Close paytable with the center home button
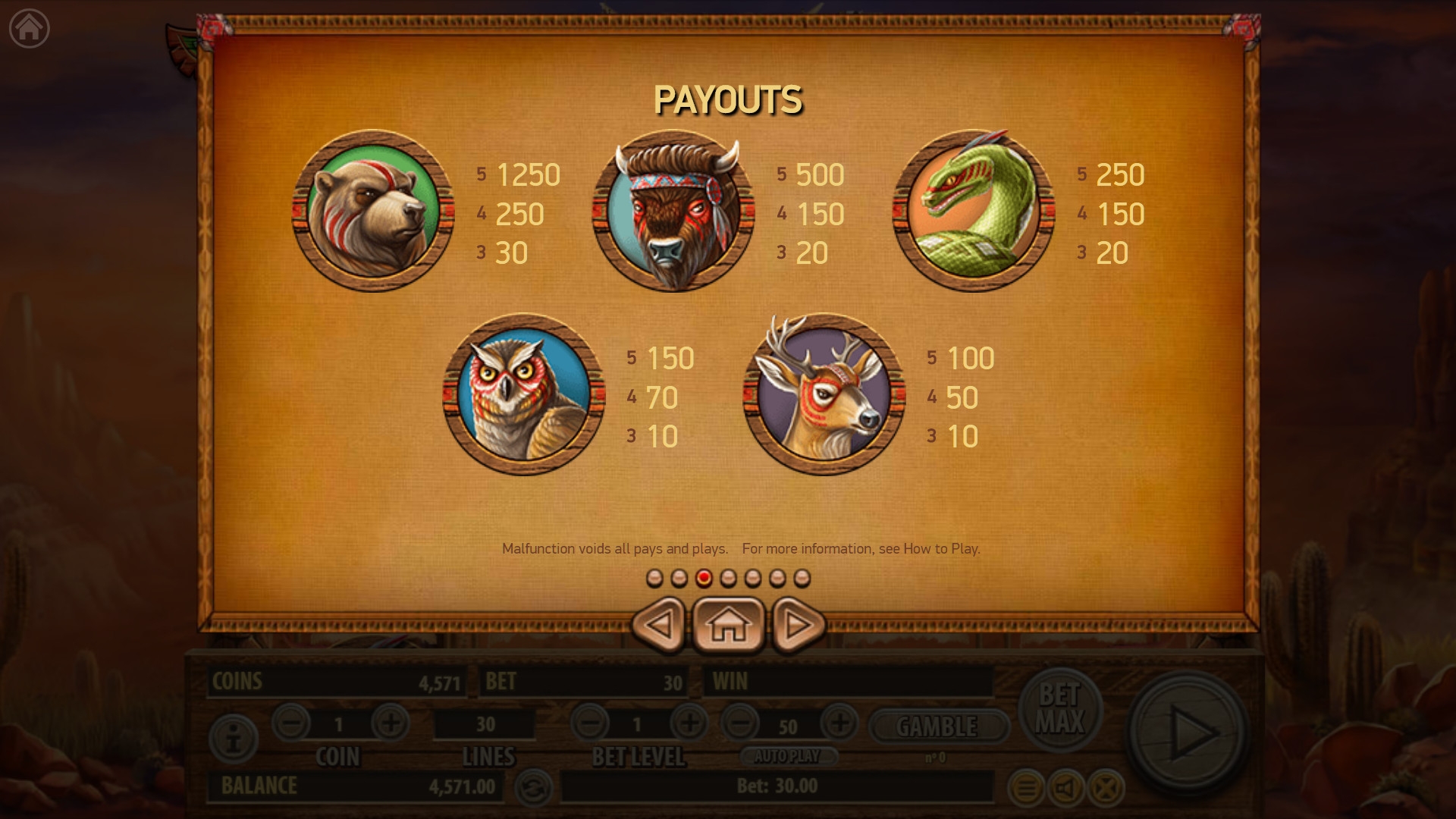The image size is (1456, 819). 728,625
